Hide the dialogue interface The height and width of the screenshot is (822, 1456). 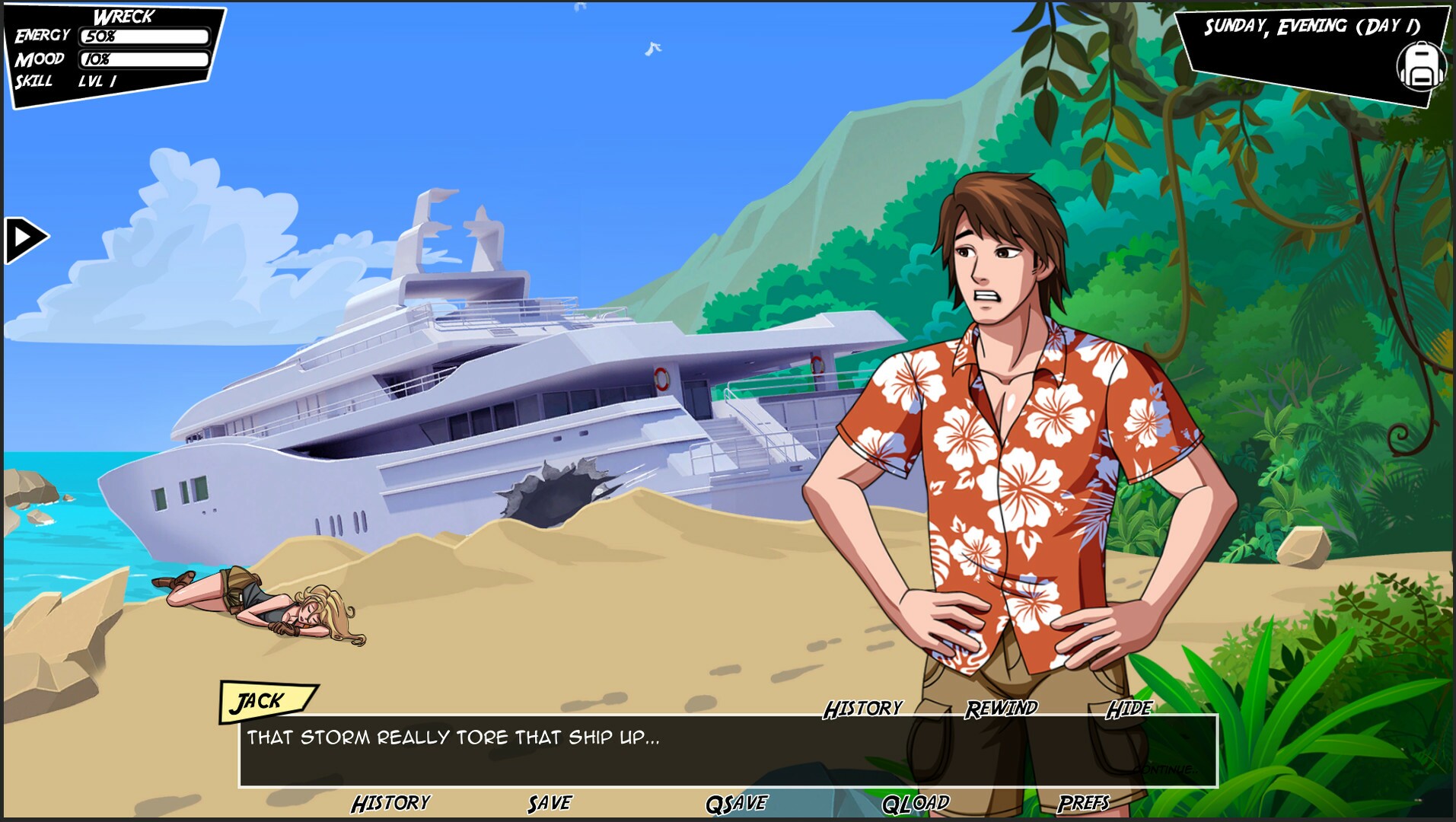1129,708
